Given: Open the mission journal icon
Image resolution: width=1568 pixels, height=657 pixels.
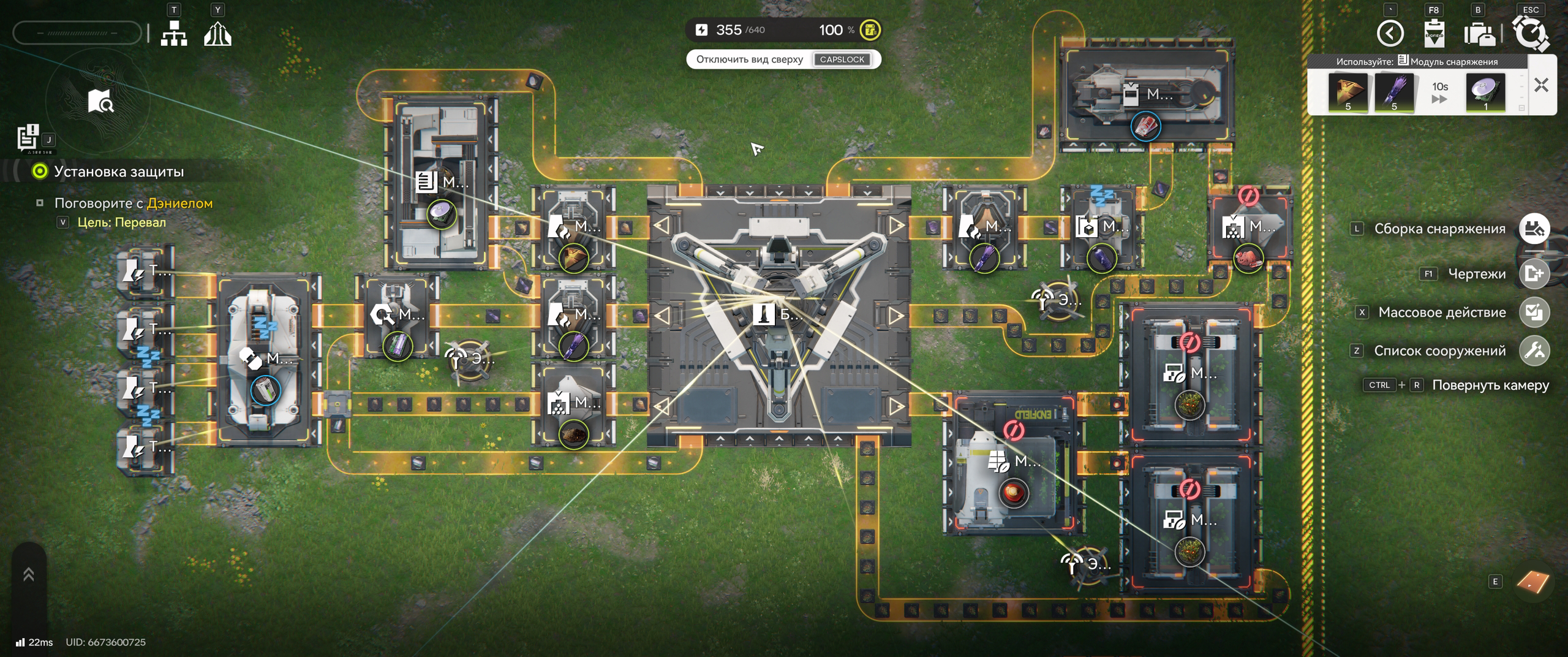Looking at the screenshot, I should pos(28,137).
